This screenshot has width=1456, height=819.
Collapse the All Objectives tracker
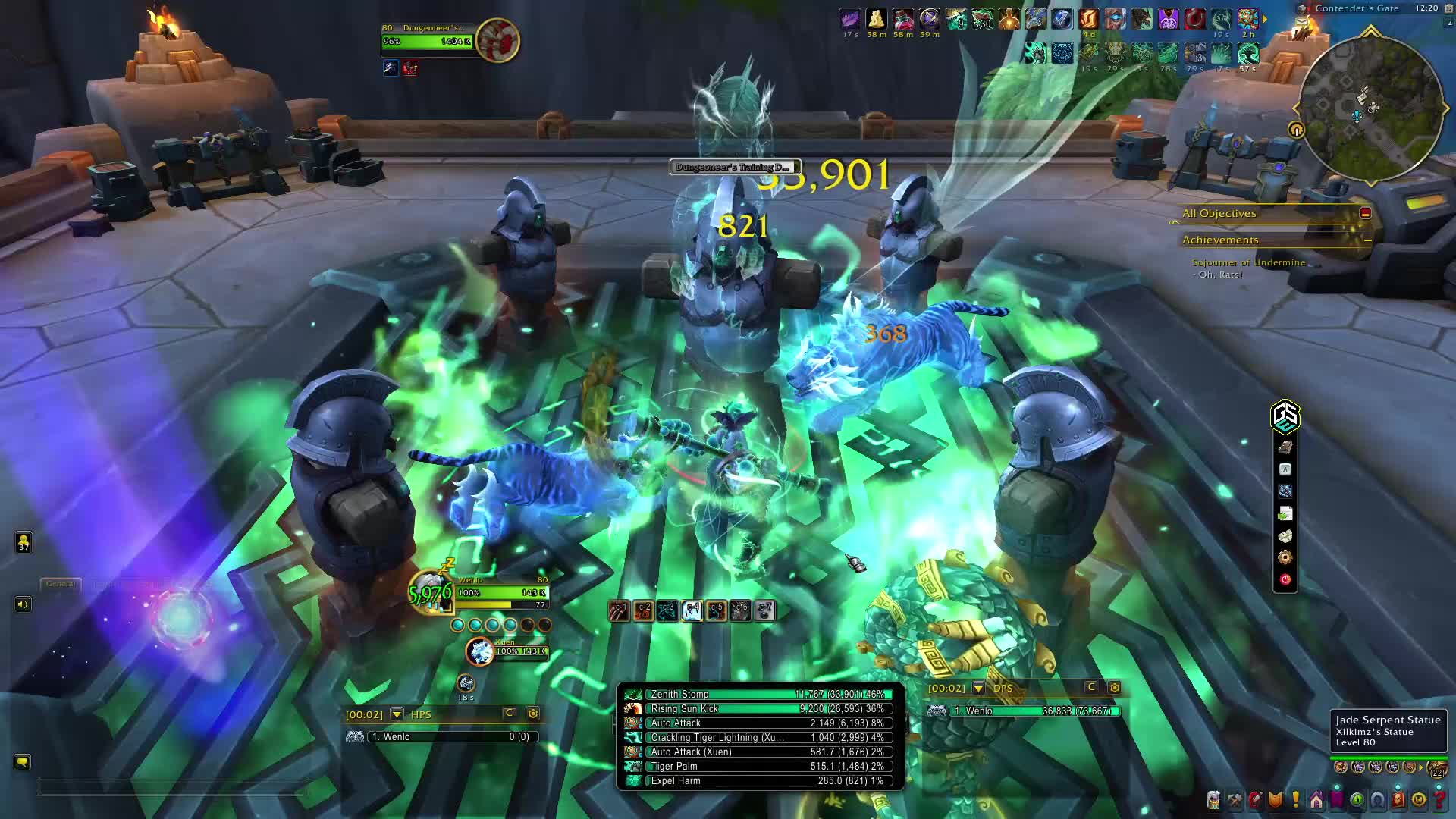1366,214
